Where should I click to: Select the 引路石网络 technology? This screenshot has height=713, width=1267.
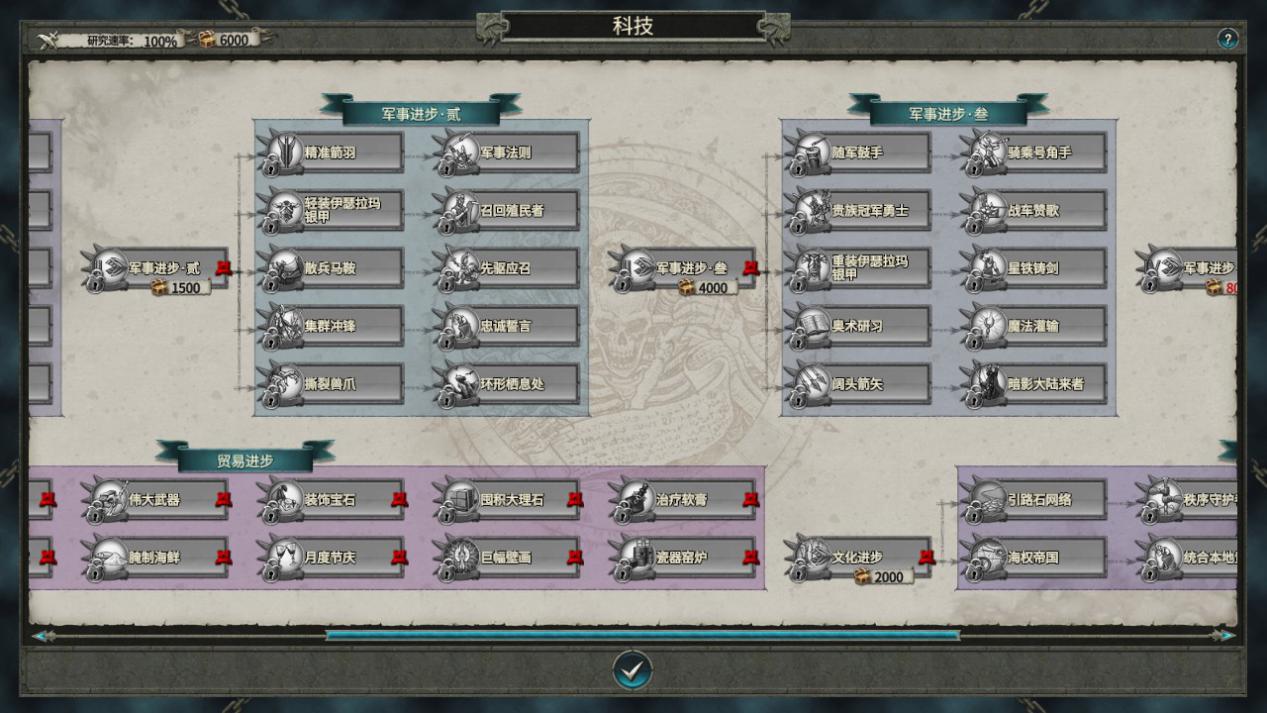1036,499
